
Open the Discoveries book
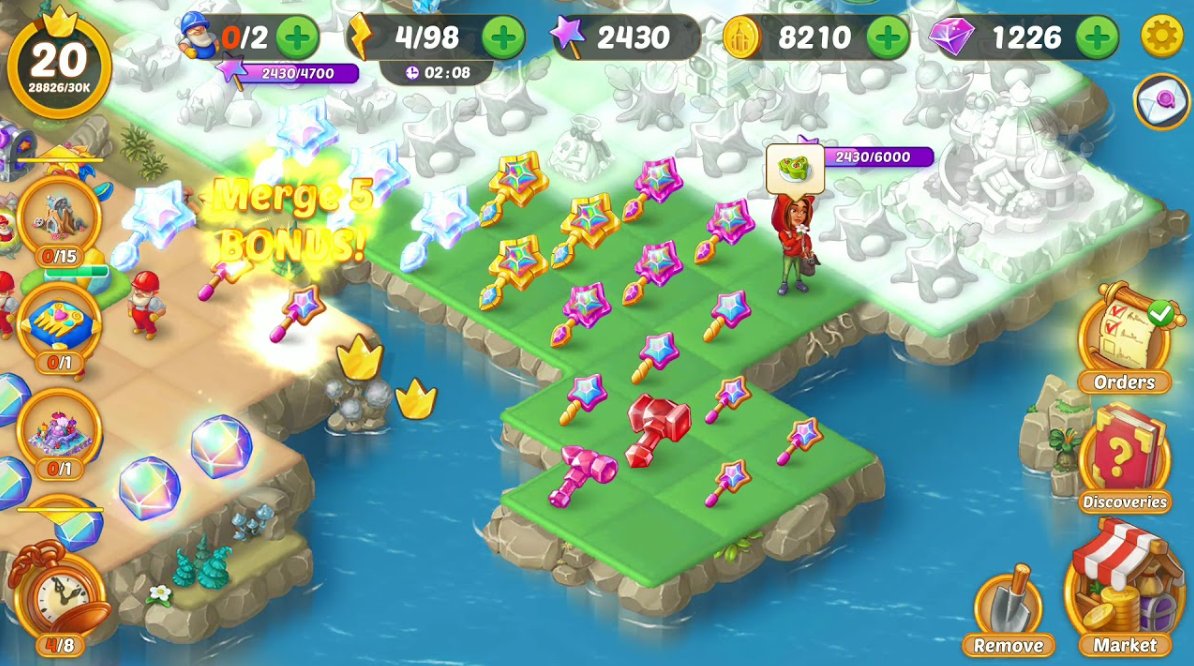tap(1124, 457)
